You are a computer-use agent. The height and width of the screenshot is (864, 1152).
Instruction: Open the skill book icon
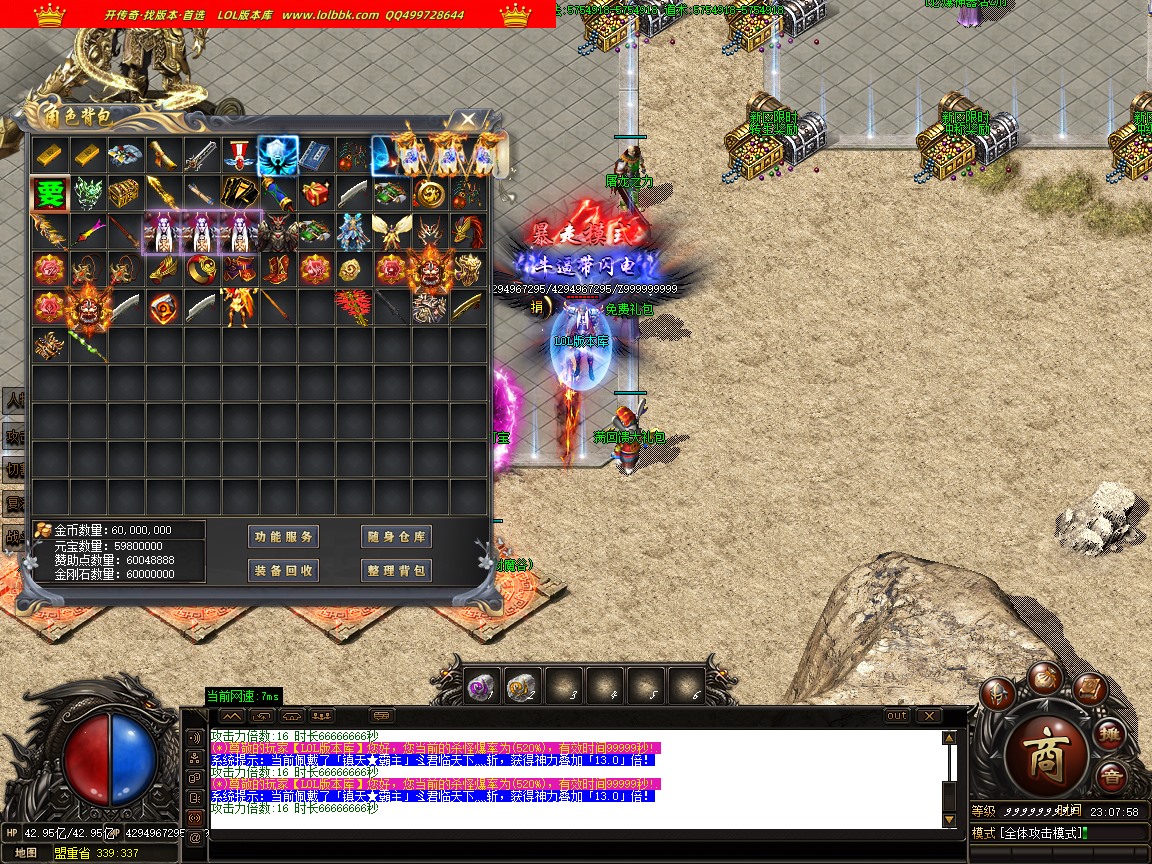click(1088, 689)
